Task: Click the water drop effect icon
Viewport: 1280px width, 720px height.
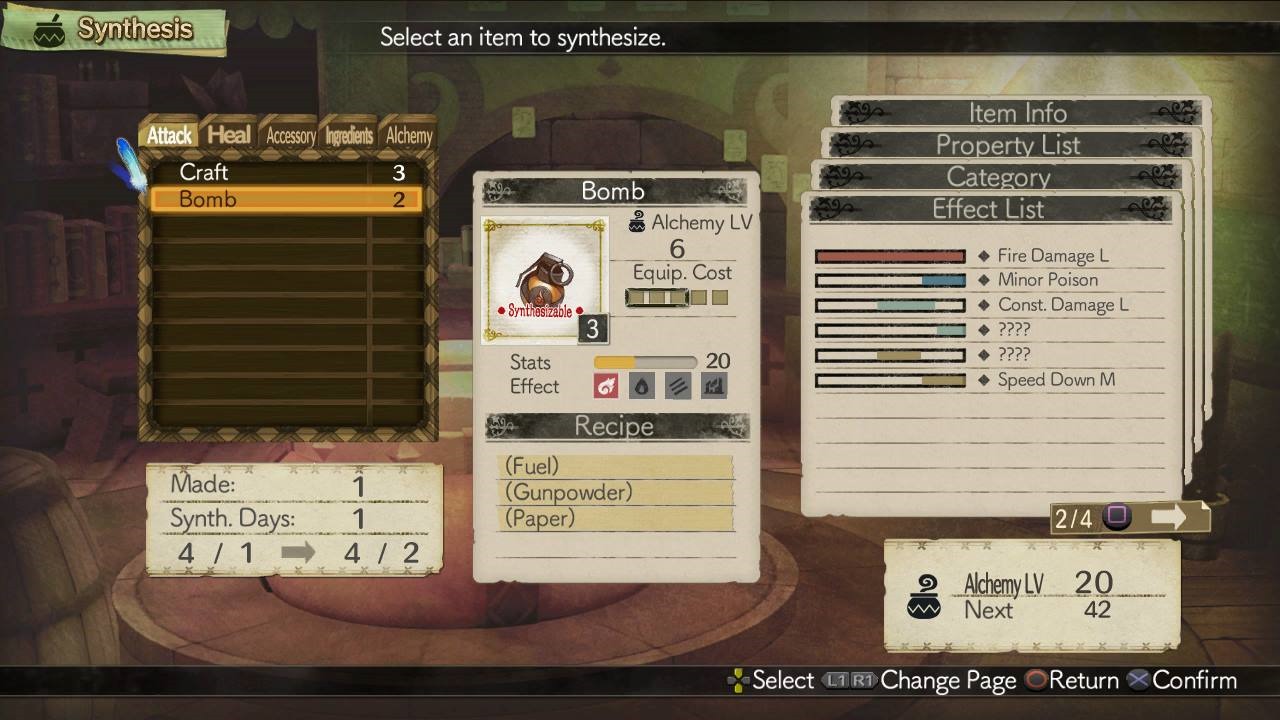Action: (x=642, y=386)
